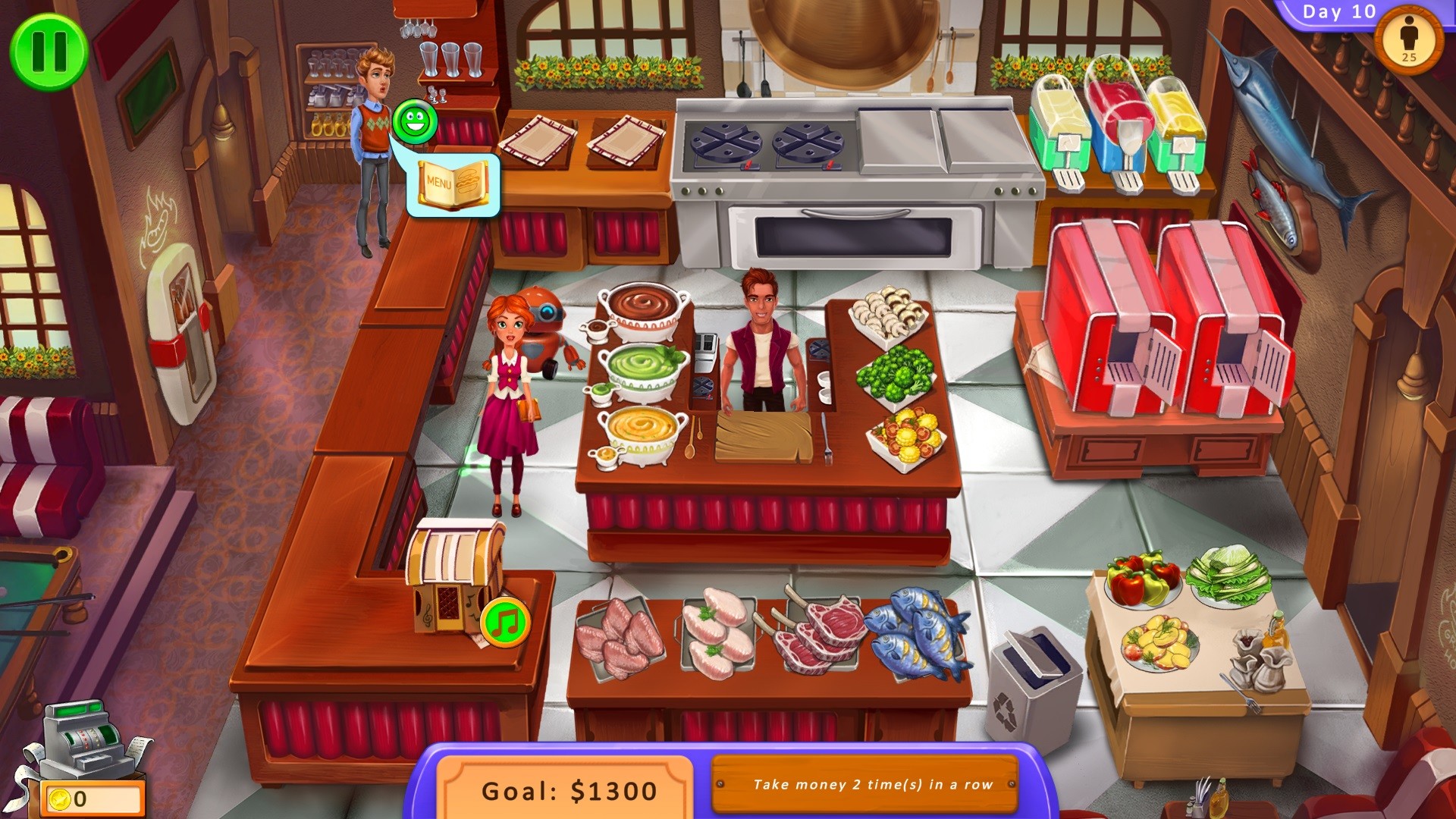Click the Take money 2 times objective banner

pyautogui.click(x=864, y=785)
